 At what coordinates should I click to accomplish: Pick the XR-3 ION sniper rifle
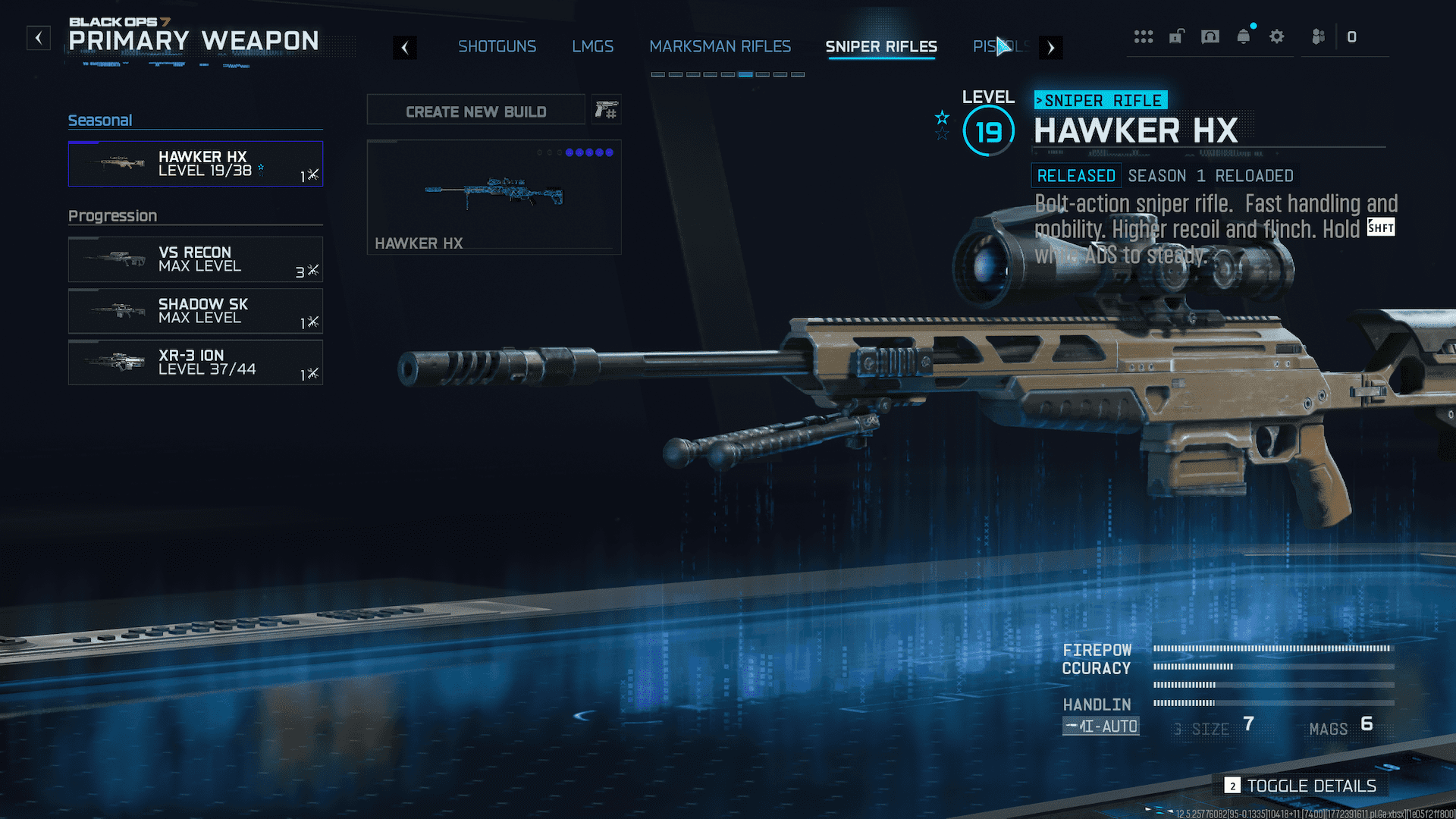195,362
